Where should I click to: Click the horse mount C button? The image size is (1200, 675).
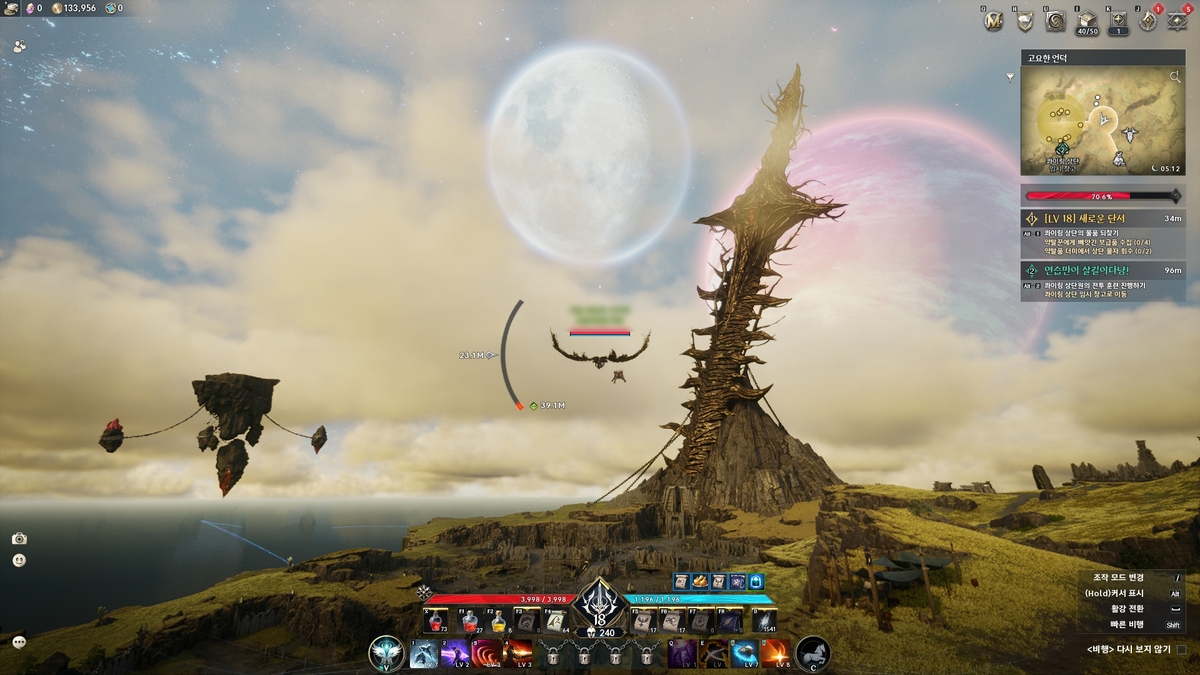point(813,653)
